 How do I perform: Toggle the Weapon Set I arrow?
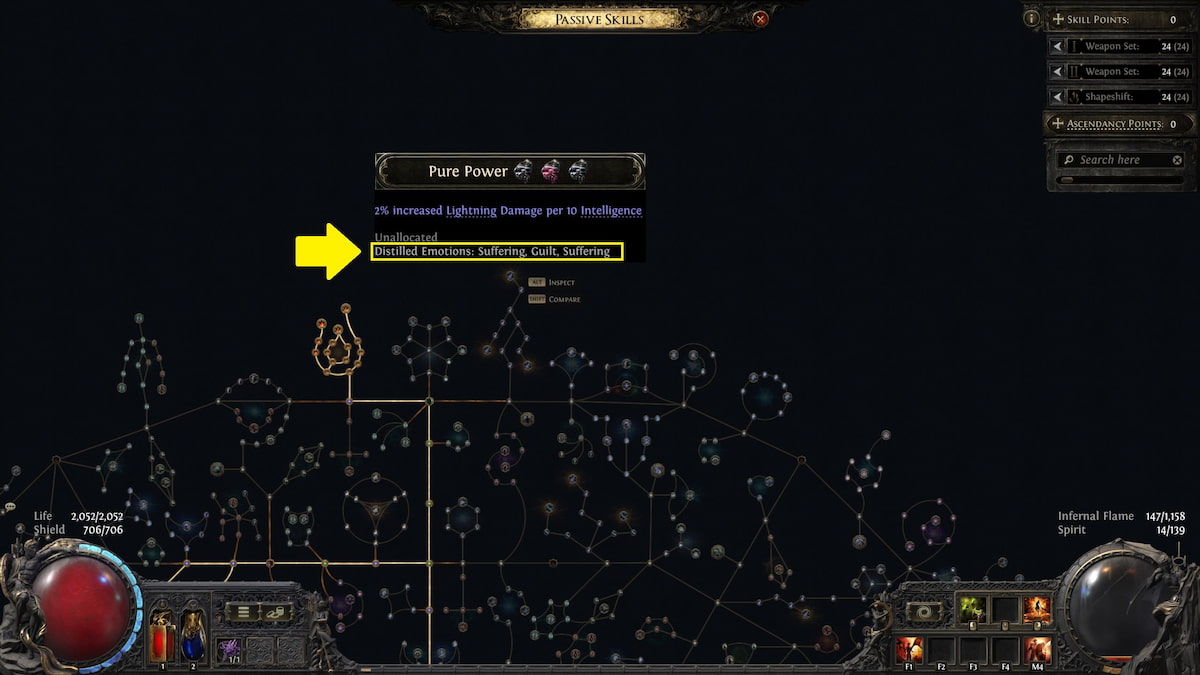1058,46
